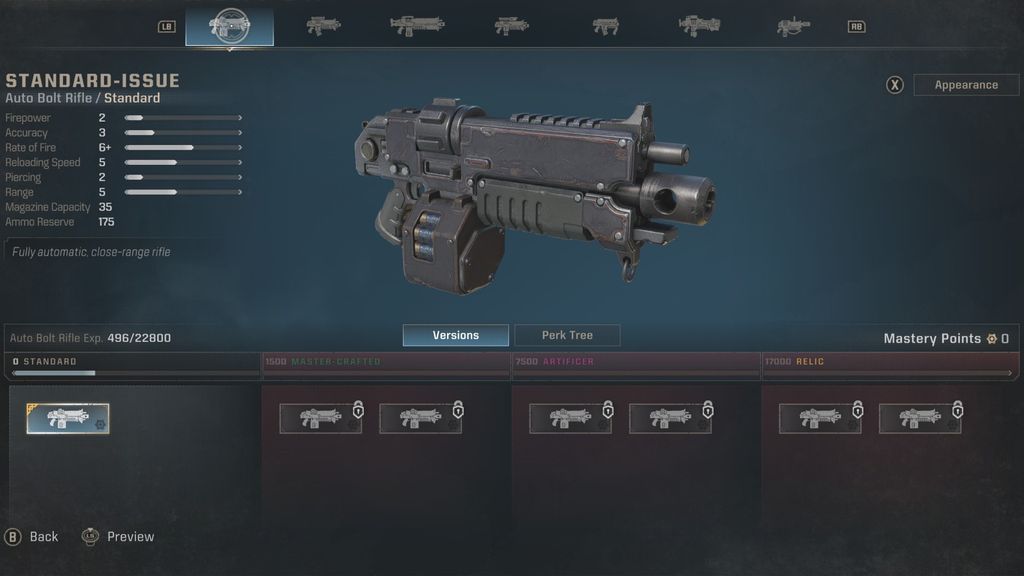Open the Melta Rifle weapon tab
1024x576 pixels.
(x=793, y=26)
